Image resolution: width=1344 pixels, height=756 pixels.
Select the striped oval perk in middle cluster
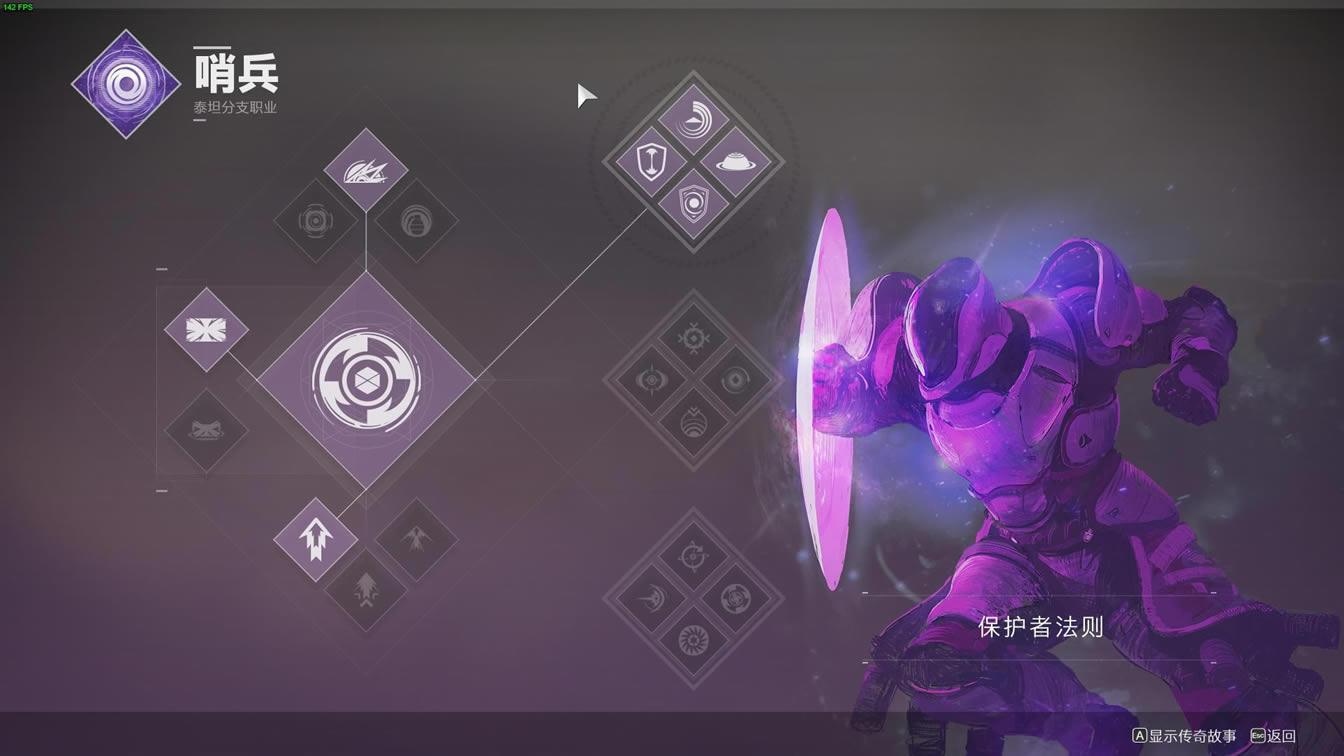pos(693,424)
